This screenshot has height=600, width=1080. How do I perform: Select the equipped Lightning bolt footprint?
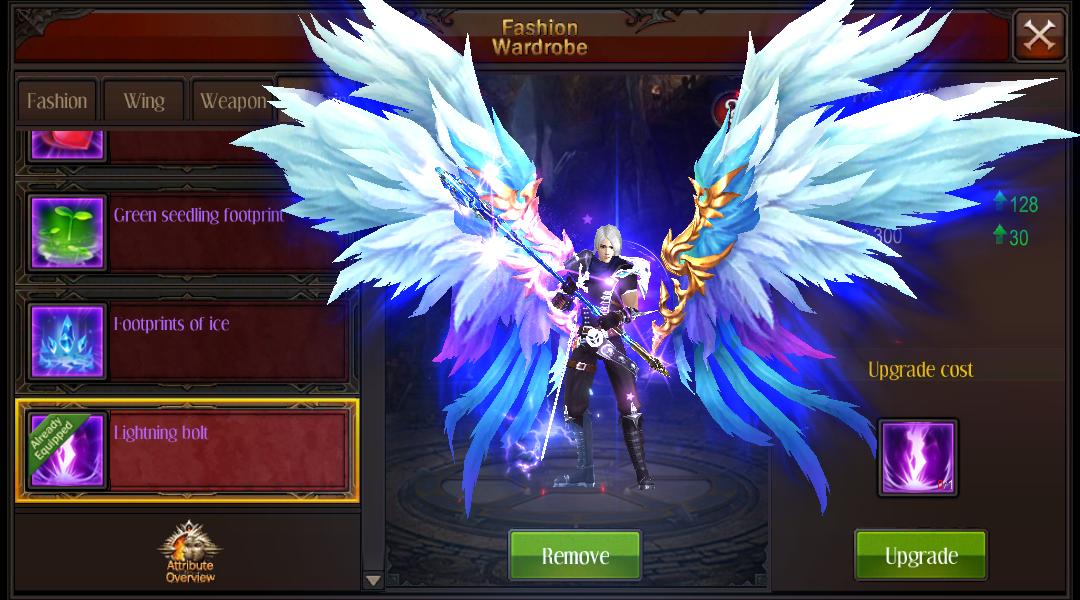click(186, 450)
